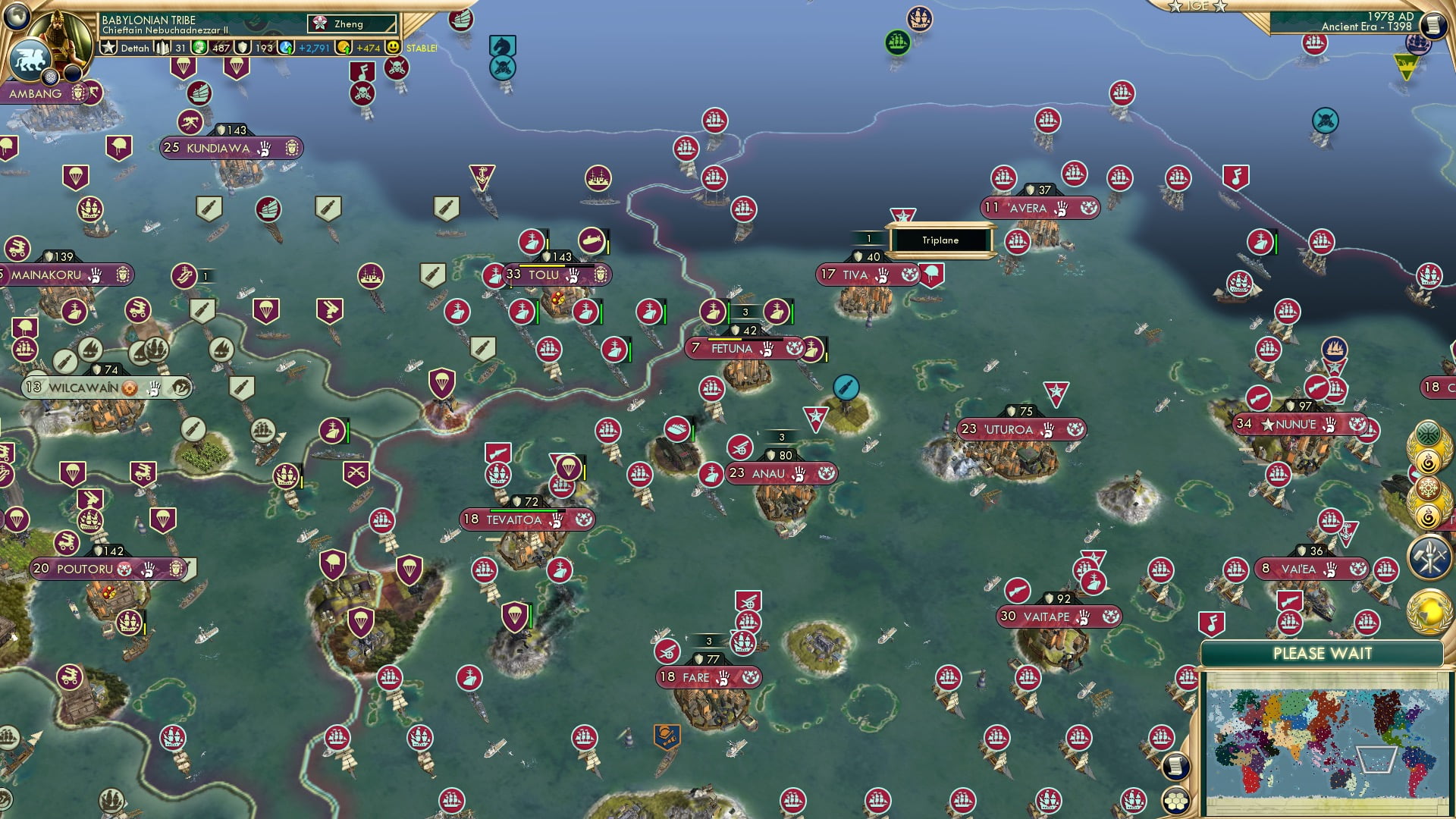Screen dimensions: 1456x819
Task: Select the Triplane production entry
Action: [x=940, y=240]
